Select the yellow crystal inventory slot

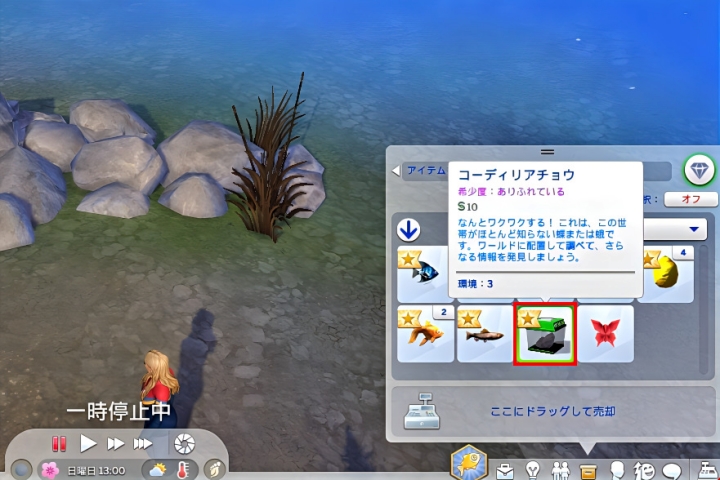666,274
